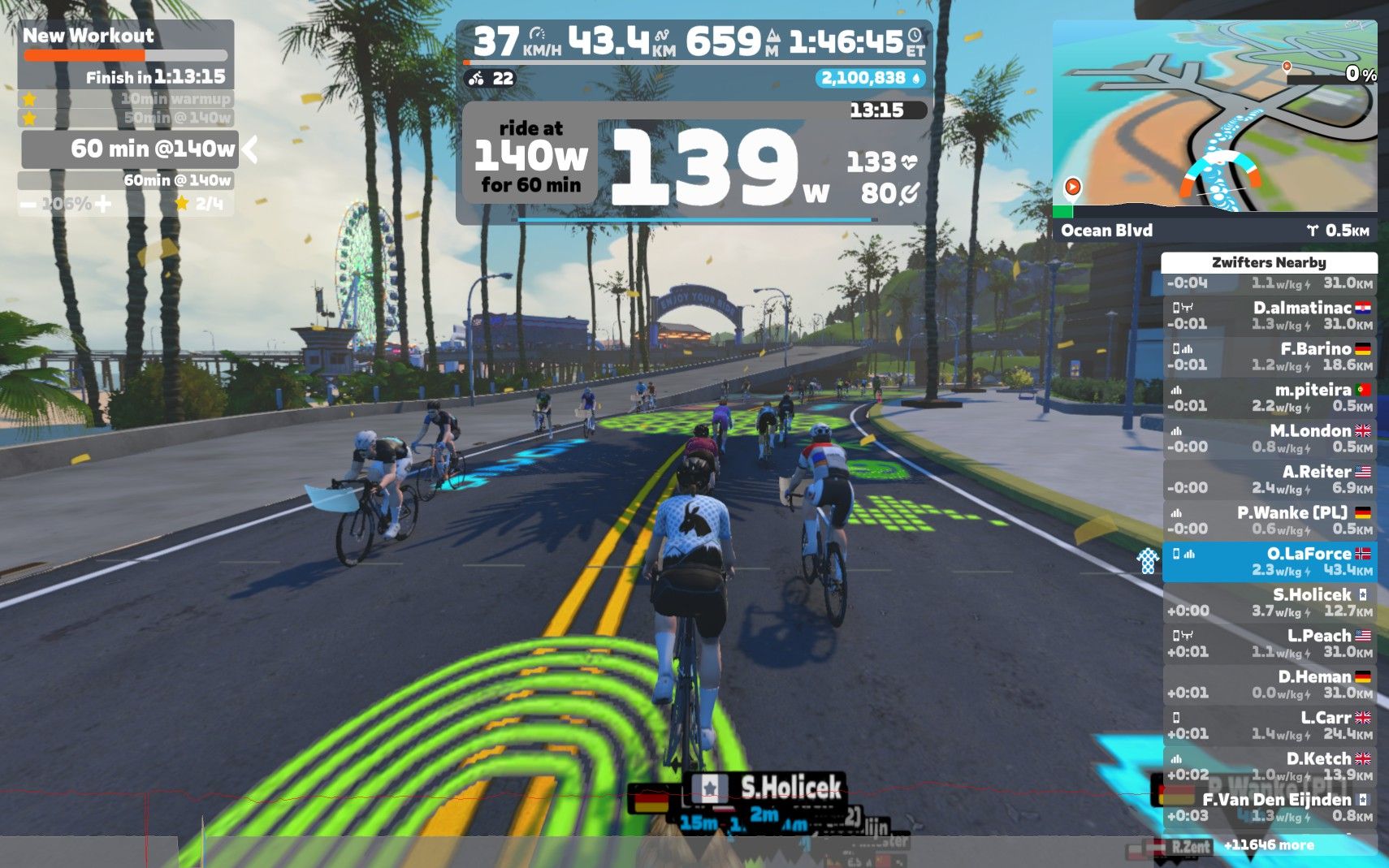1389x868 pixels.
Task: Select D.almatinac in Zwifters Nearby list
Action: pyautogui.click(x=1270, y=316)
